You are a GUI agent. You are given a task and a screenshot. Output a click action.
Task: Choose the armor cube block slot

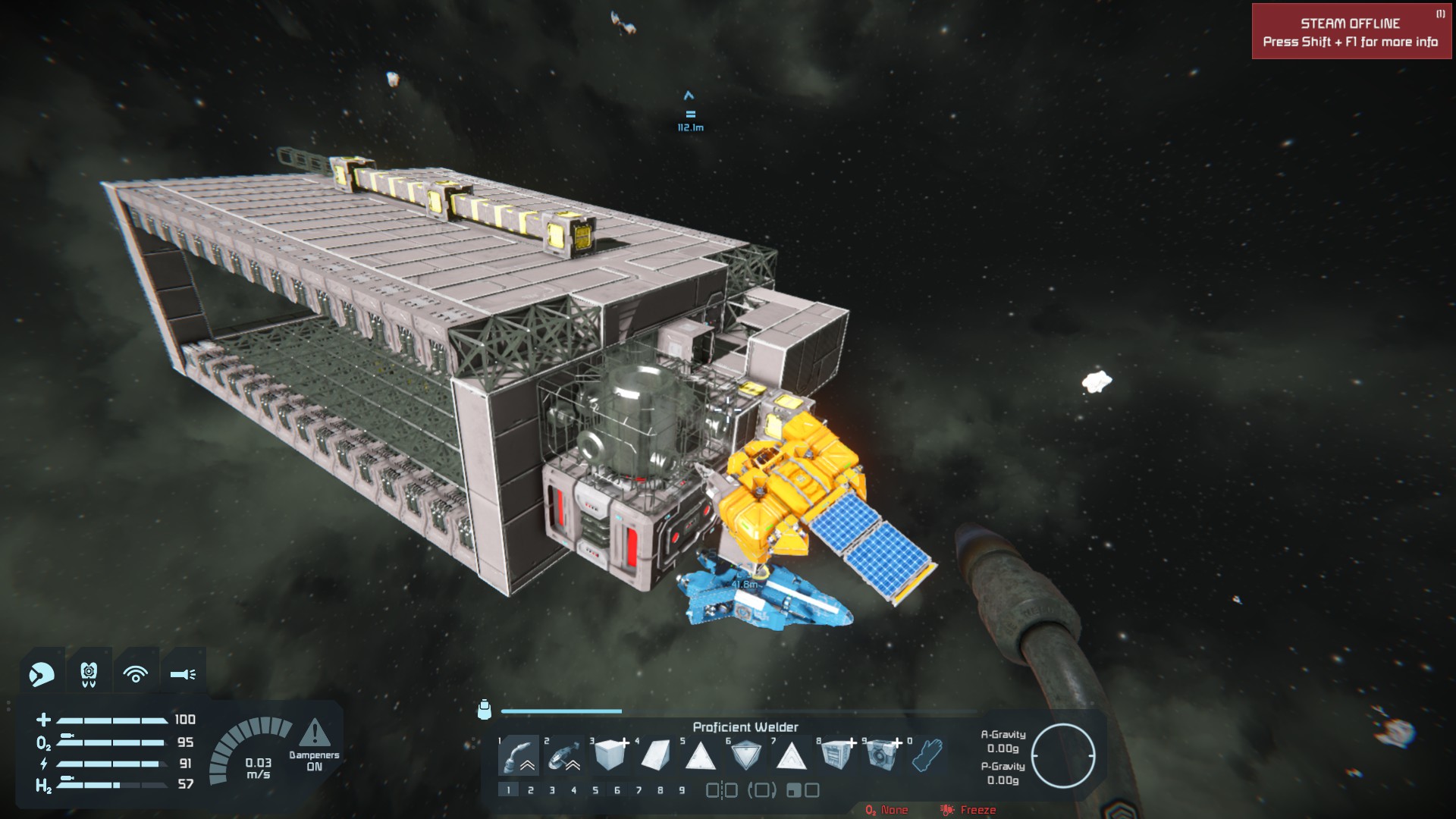coord(610,755)
